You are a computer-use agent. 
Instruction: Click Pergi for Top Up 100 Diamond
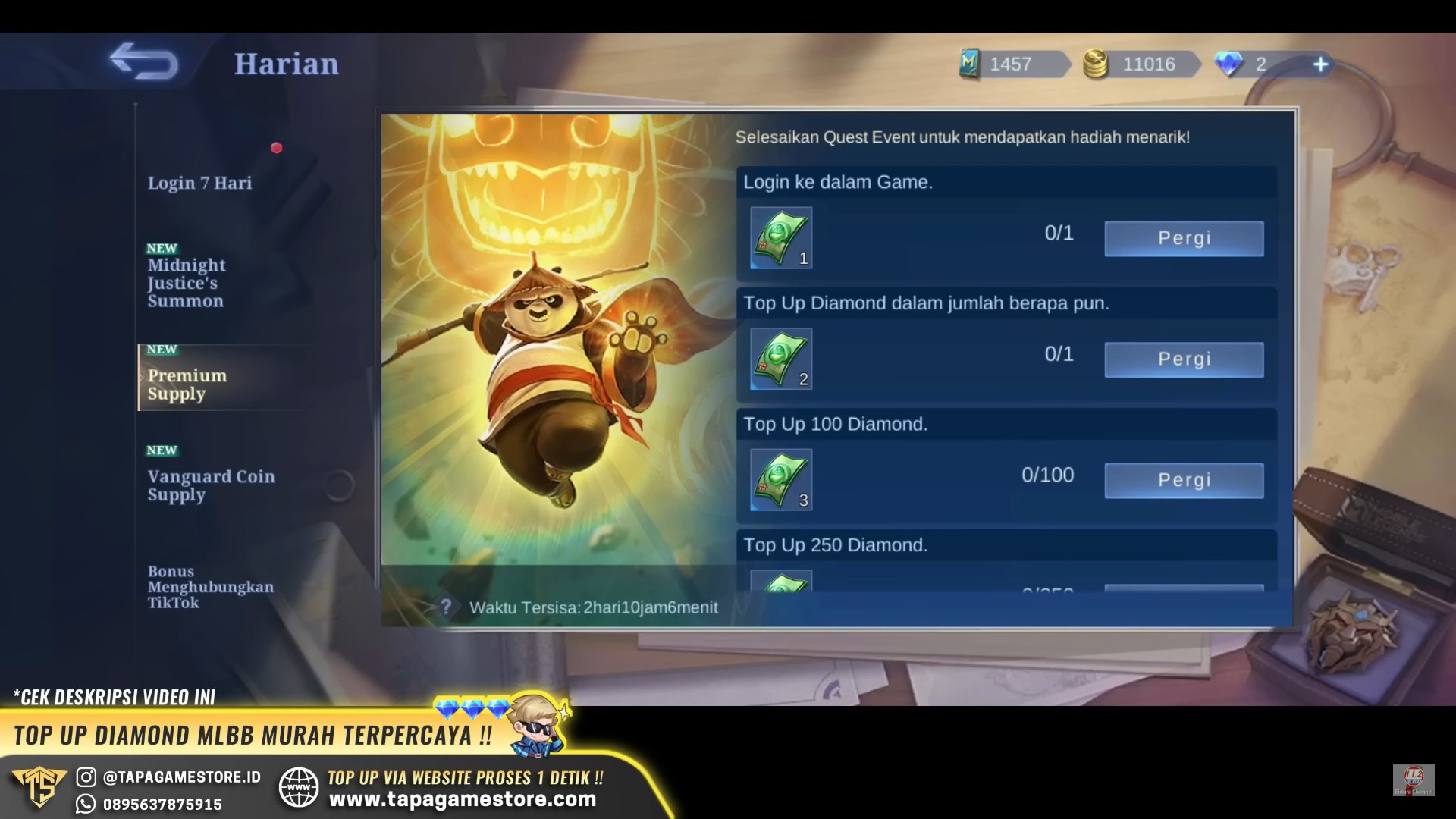click(x=1184, y=480)
